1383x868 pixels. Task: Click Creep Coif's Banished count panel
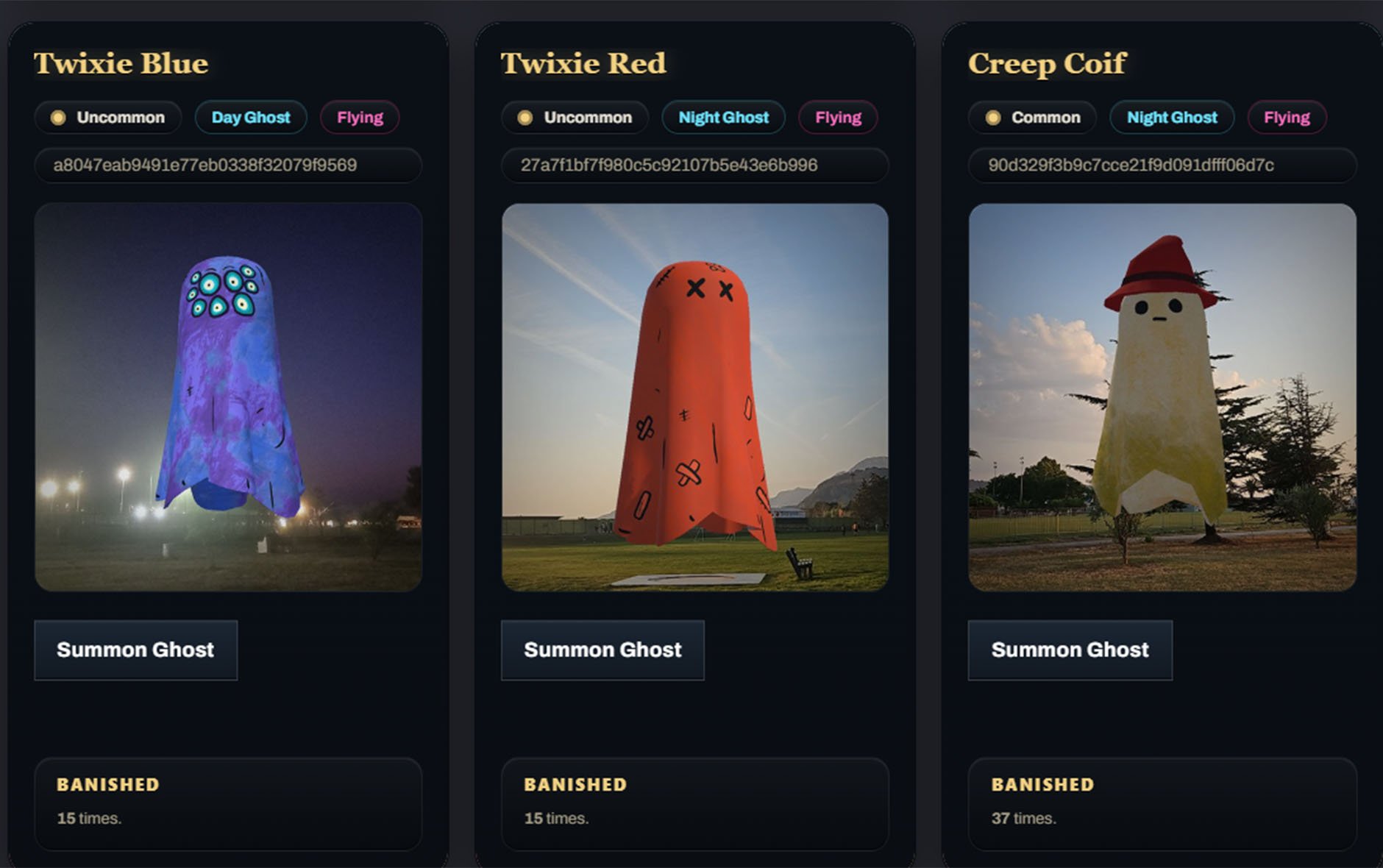pos(1162,803)
